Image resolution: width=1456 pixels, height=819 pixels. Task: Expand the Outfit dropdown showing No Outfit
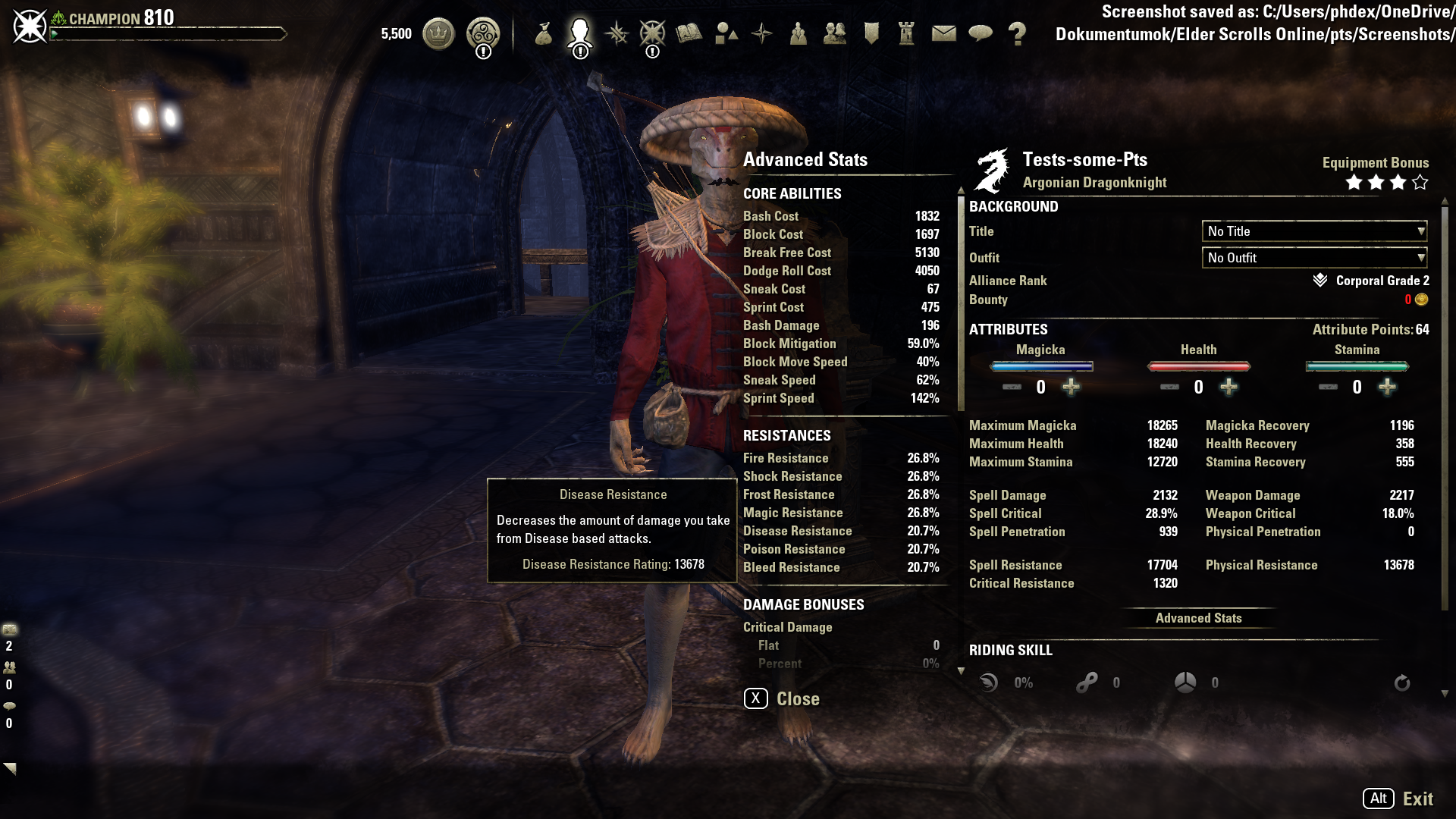(1314, 258)
